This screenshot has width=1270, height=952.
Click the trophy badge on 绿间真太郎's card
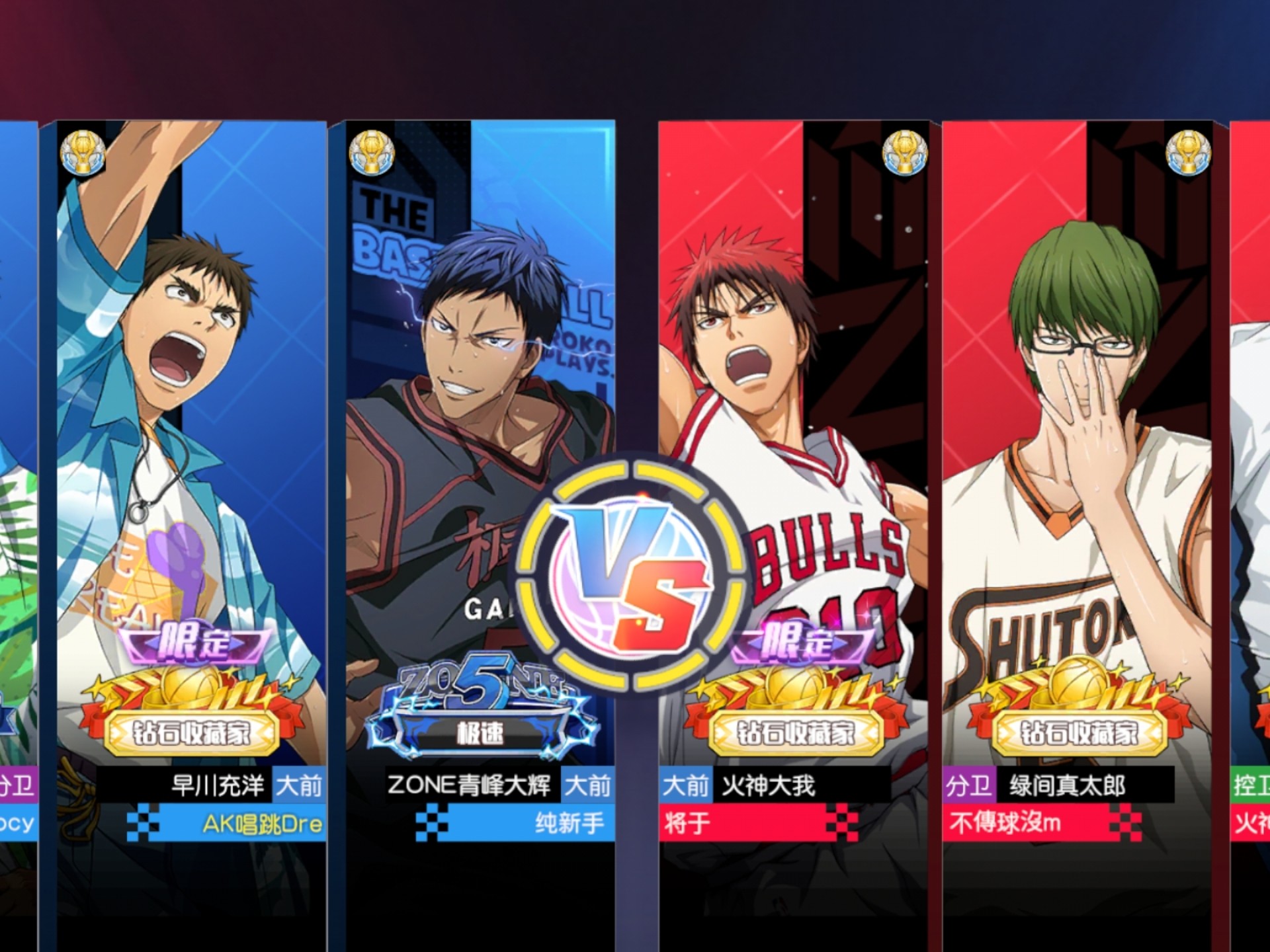(x=1188, y=153)
